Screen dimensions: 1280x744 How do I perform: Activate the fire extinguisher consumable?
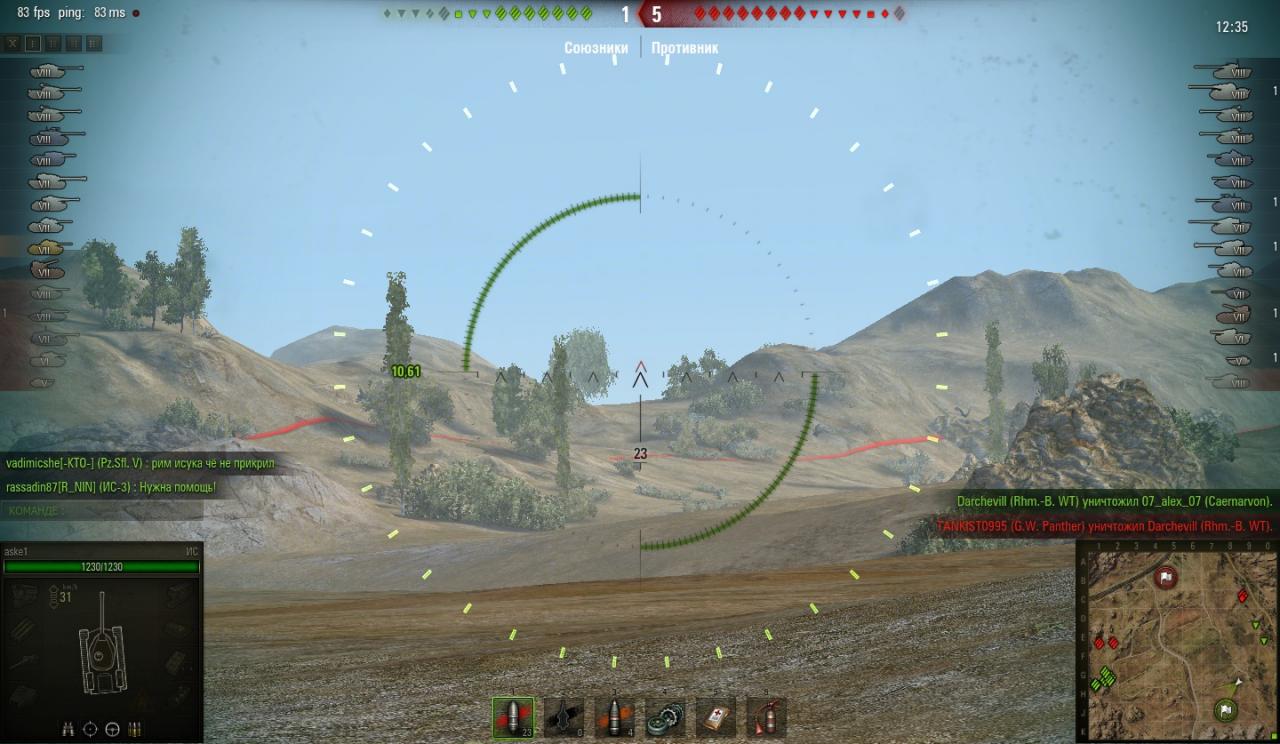click(x=766, y=717)
